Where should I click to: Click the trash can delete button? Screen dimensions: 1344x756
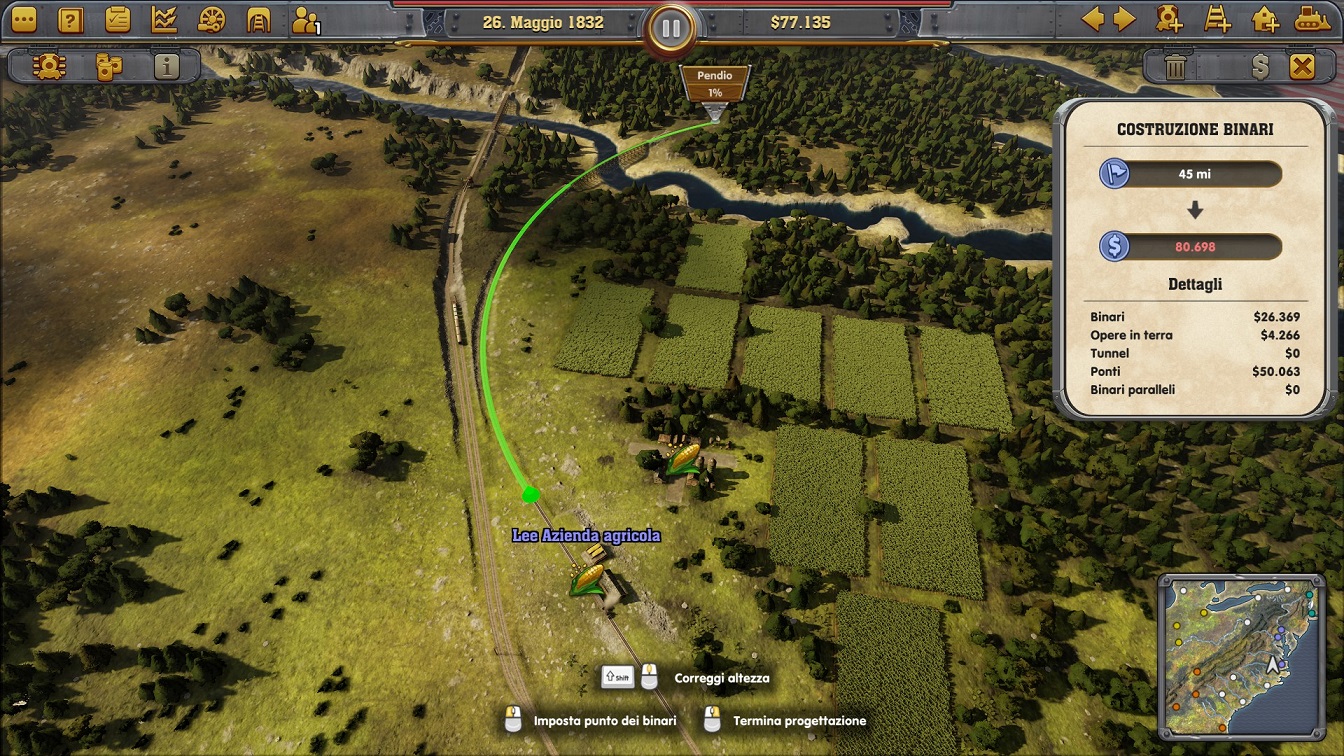[1176, 67]
